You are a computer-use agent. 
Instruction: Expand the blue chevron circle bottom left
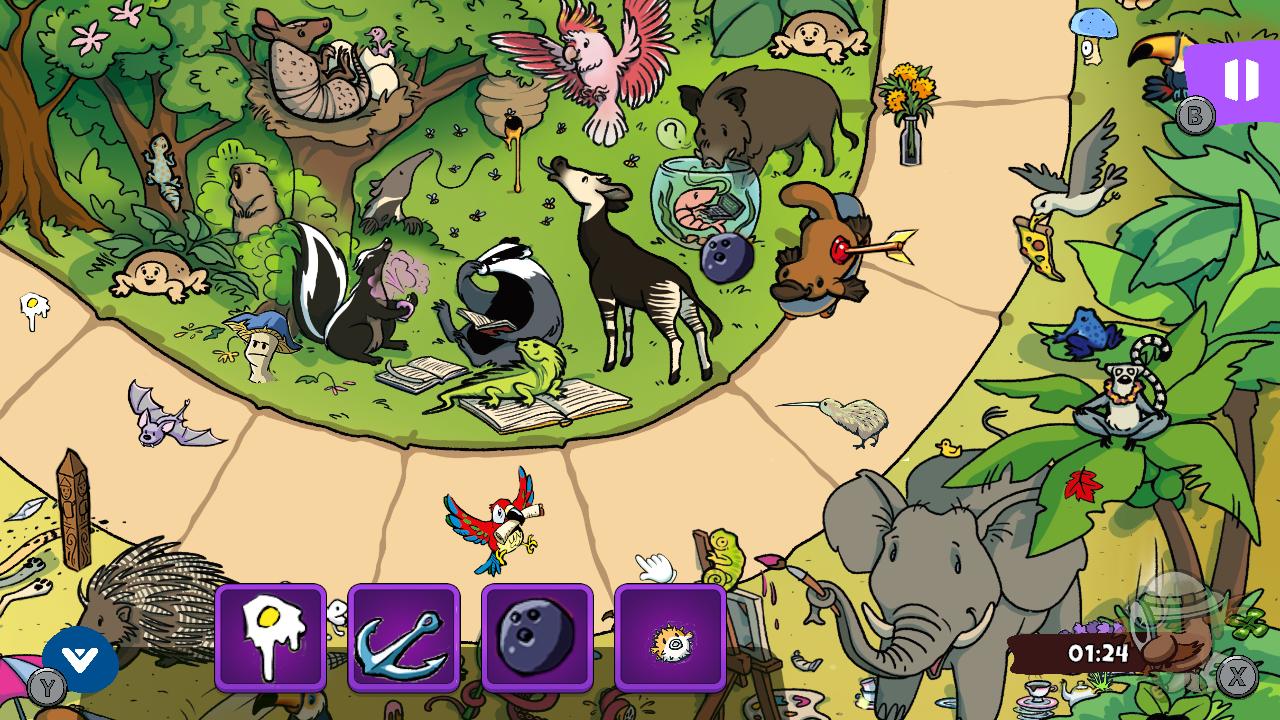80,659
